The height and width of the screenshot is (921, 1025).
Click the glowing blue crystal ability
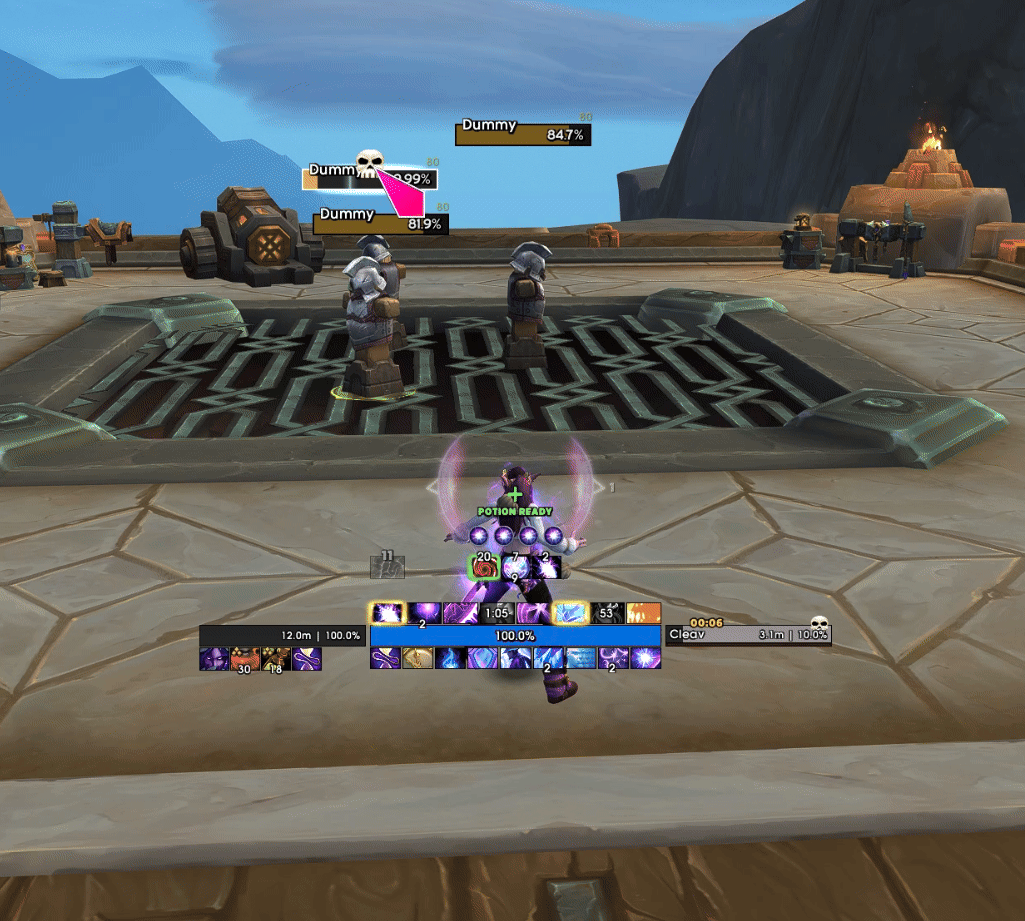click(570, 613)
